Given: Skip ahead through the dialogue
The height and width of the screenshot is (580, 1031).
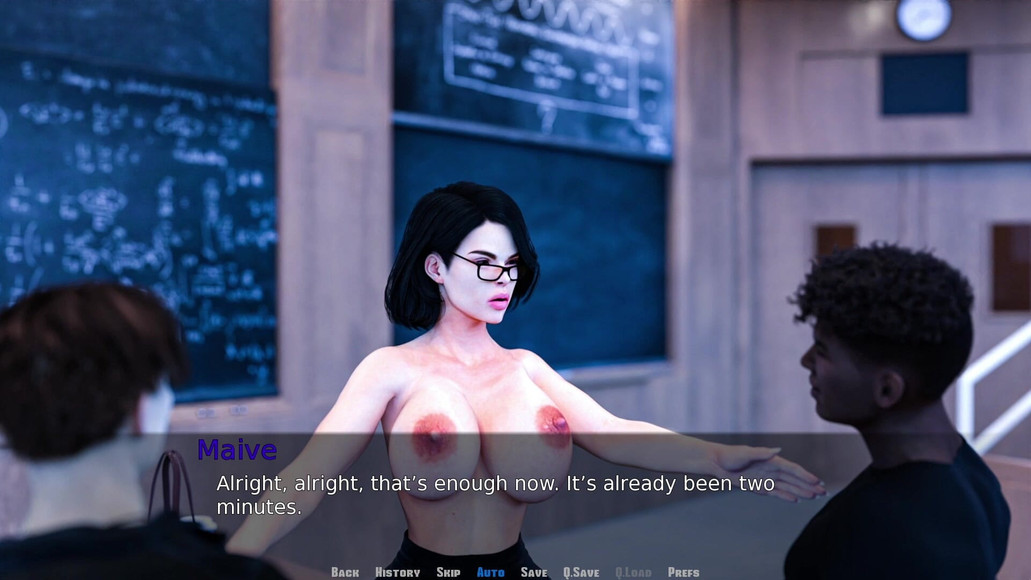Looking at the screenshot, I should click(448, 572).
